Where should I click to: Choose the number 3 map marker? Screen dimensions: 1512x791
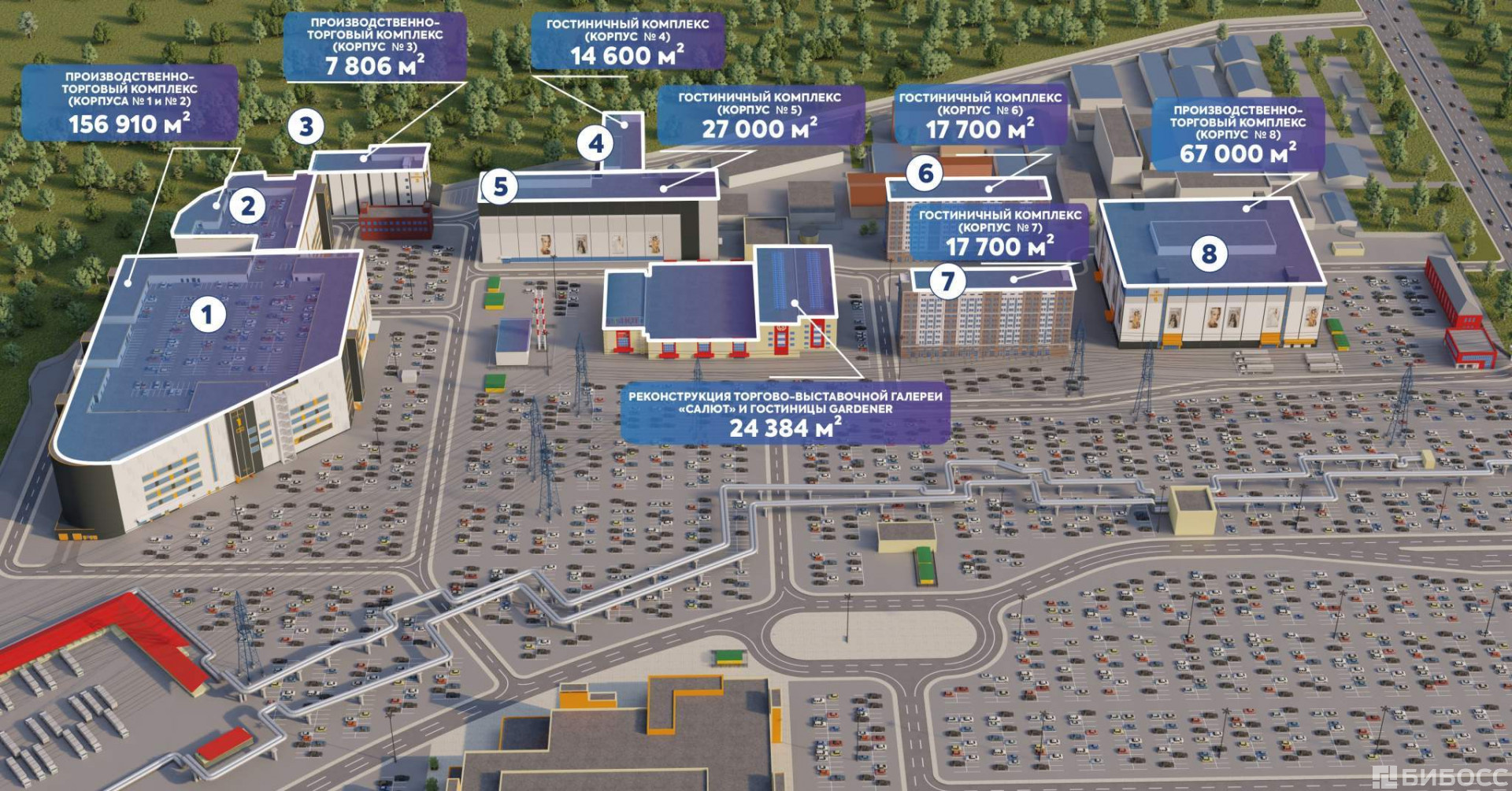pos(306,127)
